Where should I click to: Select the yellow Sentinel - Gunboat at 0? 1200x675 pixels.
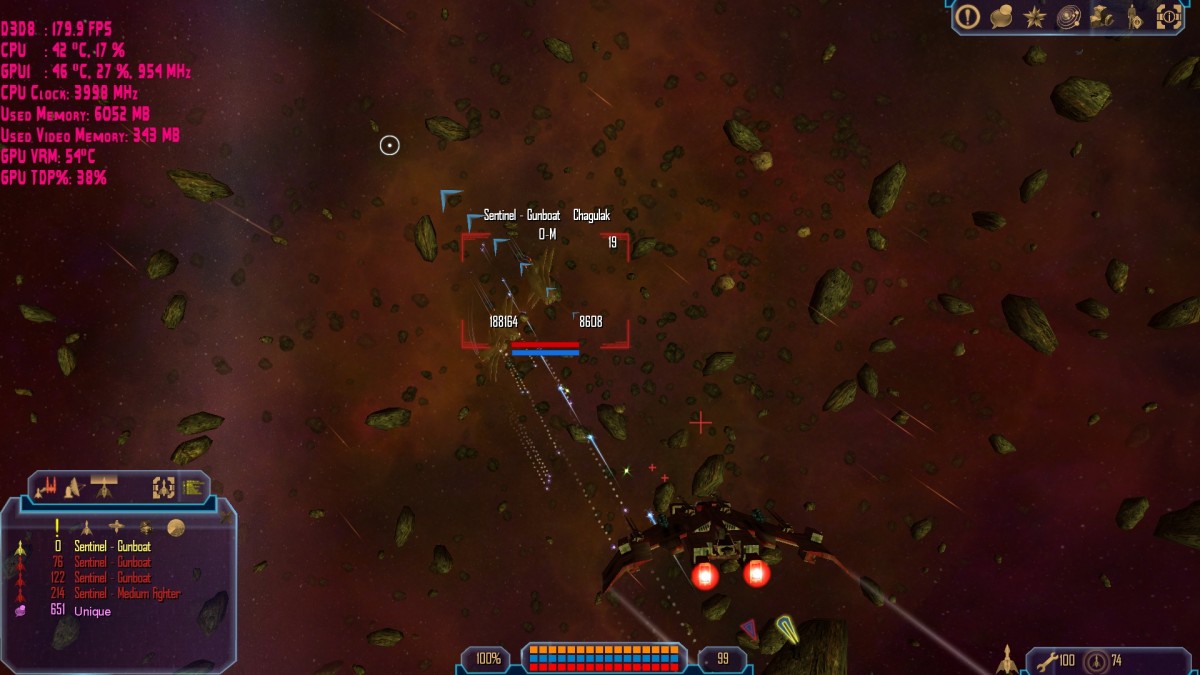tap(112, 547)
